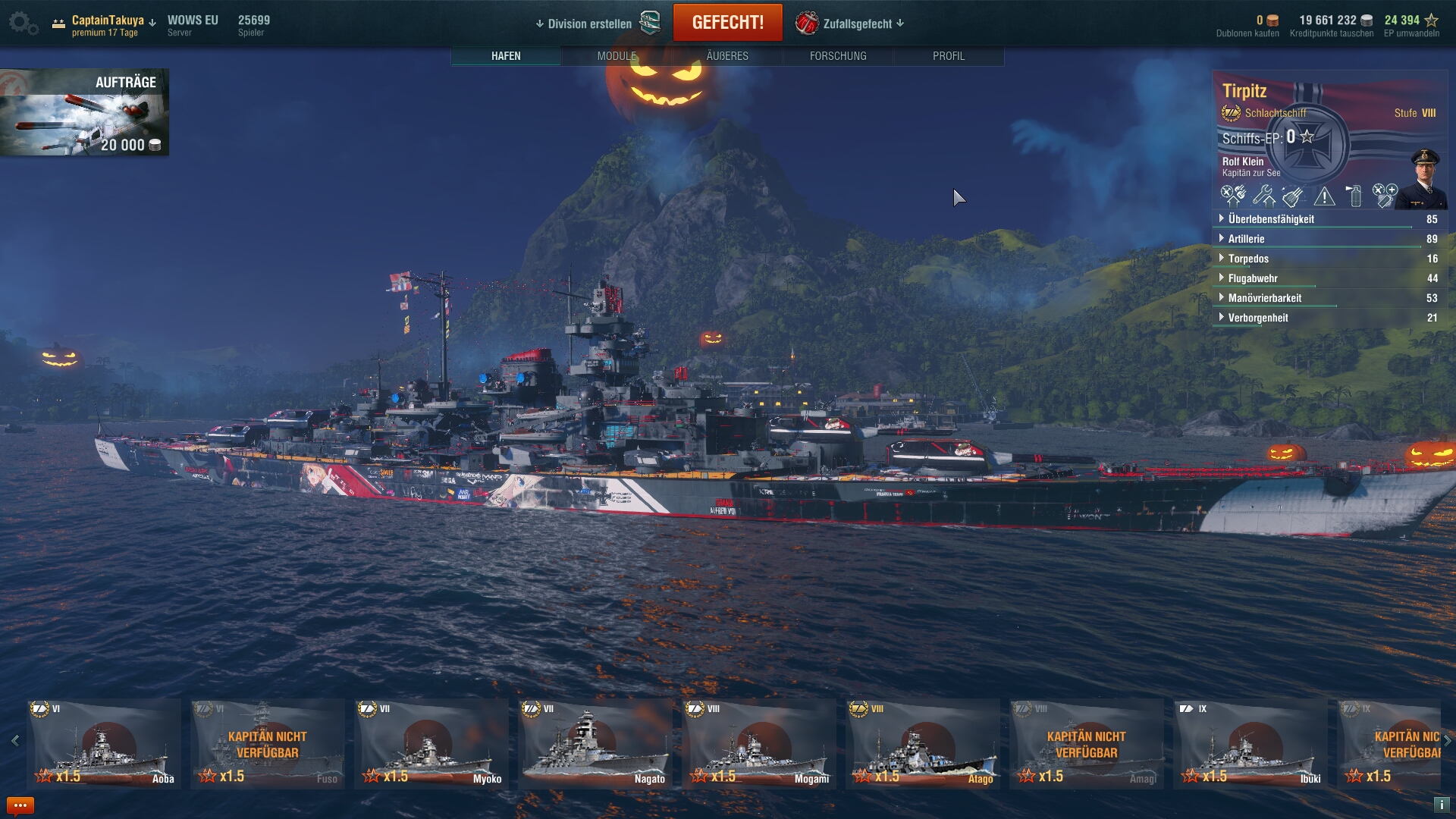Screen dimensions: 1456x819
Task: Open the orange chat button
Action: (x=20, y=805)
